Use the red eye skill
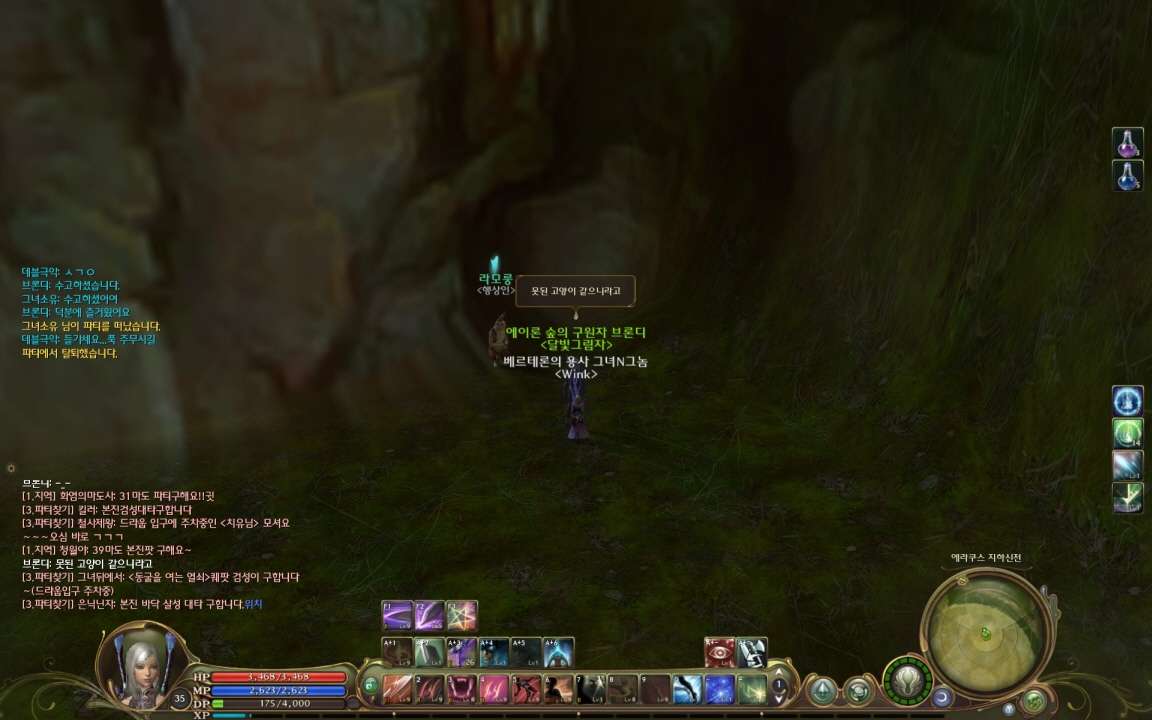Viewport: 1152px width, 720px height. point(720,652)
